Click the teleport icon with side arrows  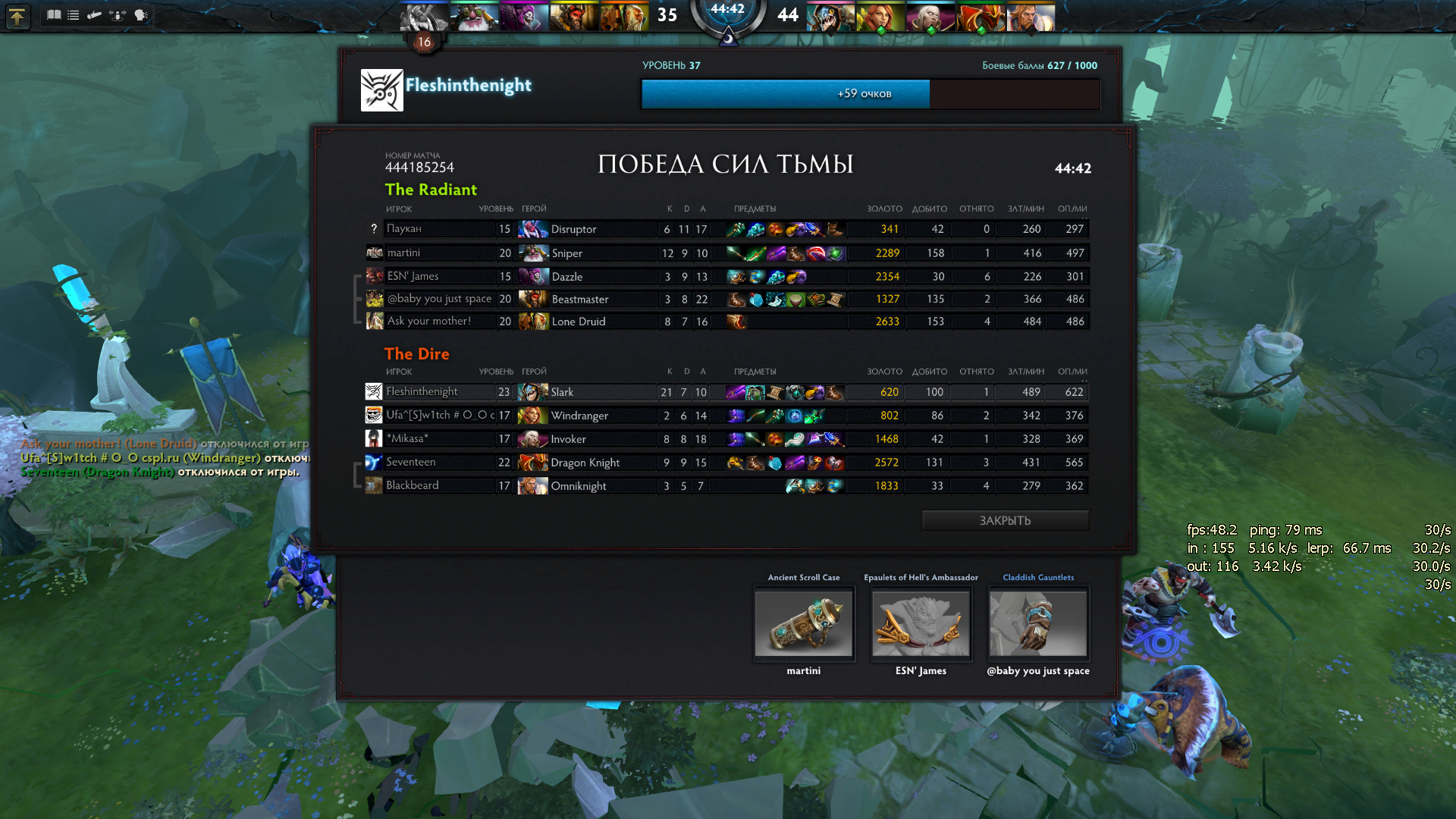tap(118, 15)
